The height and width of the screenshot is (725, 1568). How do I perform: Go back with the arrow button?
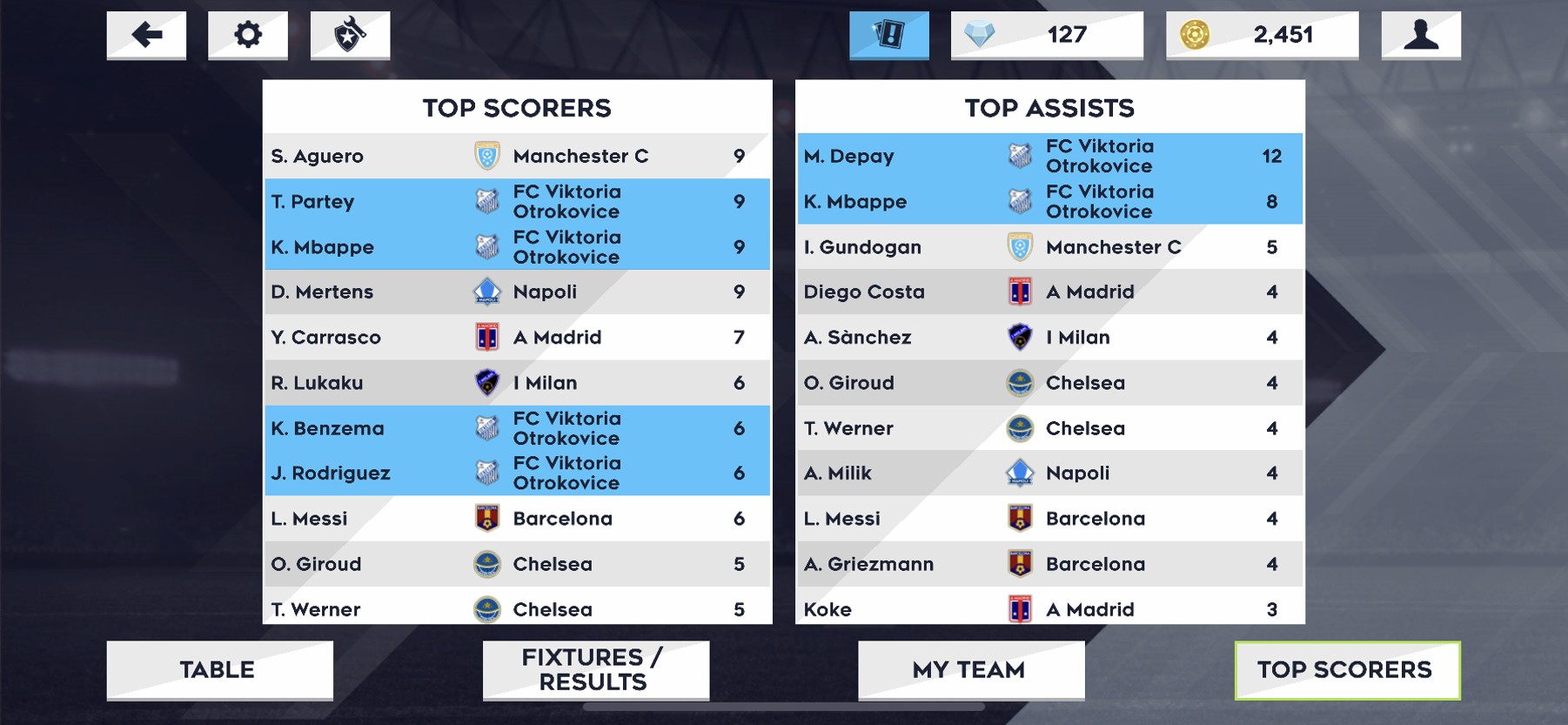click(146, 35)
